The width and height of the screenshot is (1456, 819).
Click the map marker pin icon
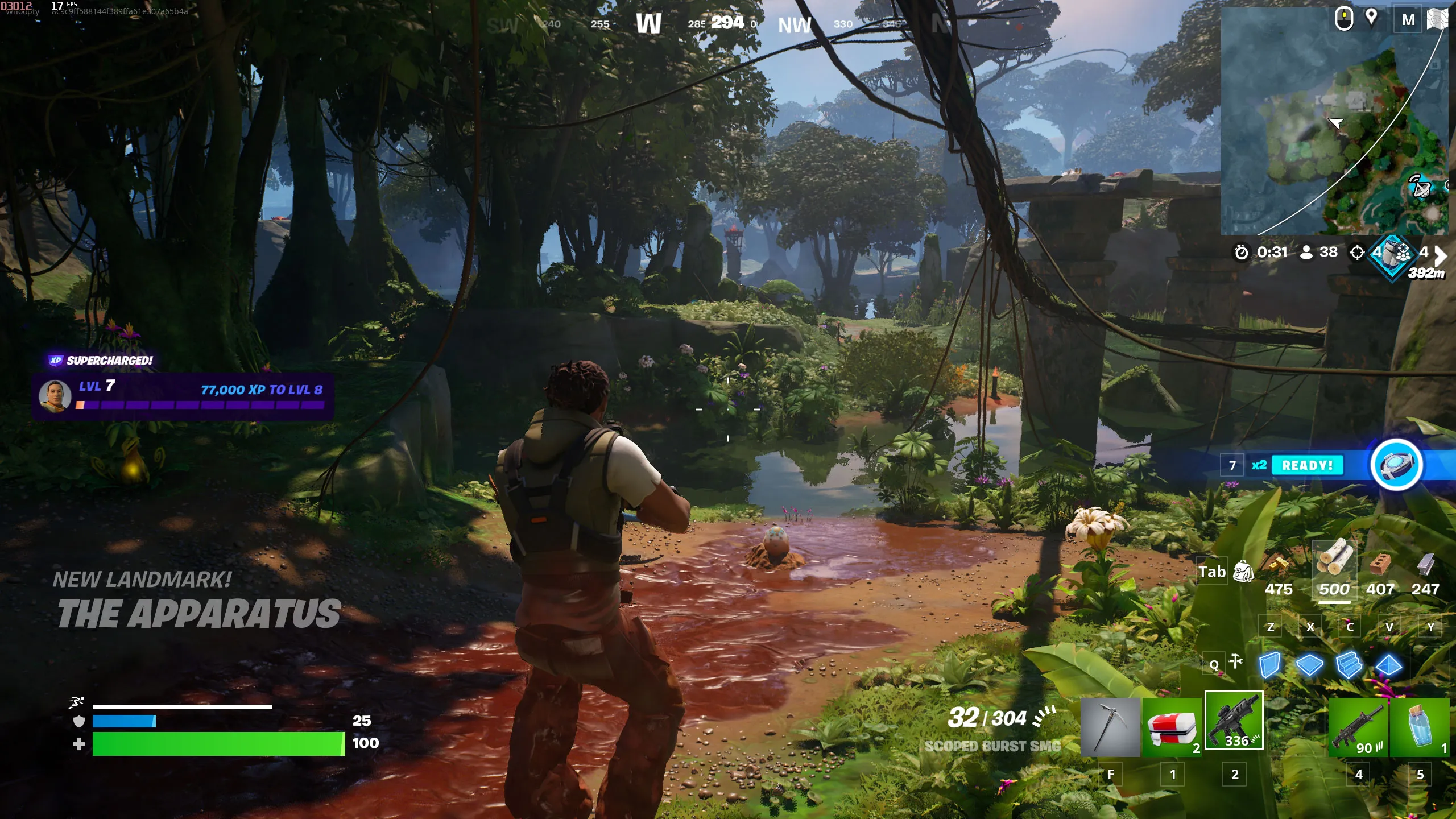point(1371,17)
